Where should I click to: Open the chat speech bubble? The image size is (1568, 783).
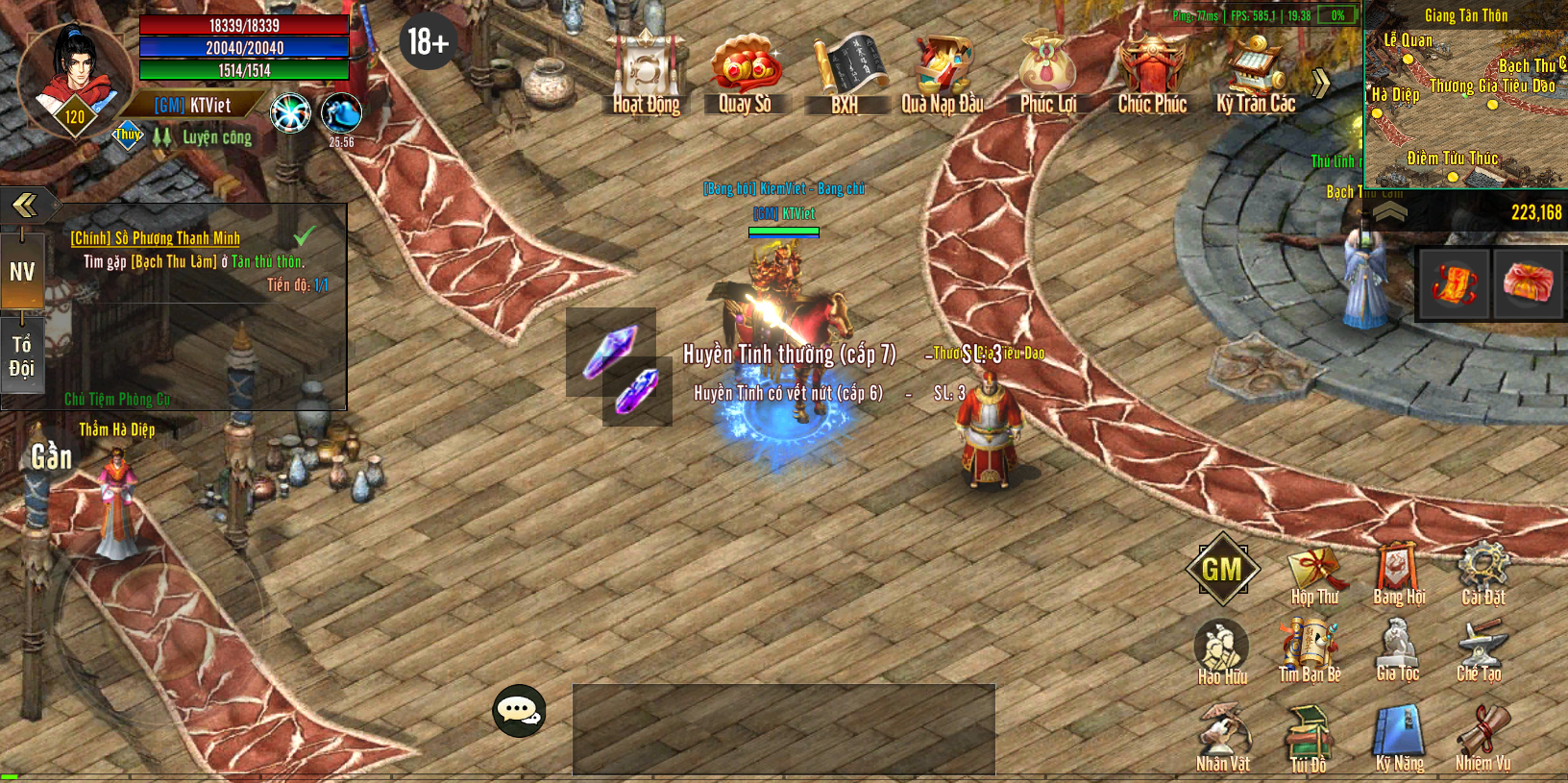(519, 711)
